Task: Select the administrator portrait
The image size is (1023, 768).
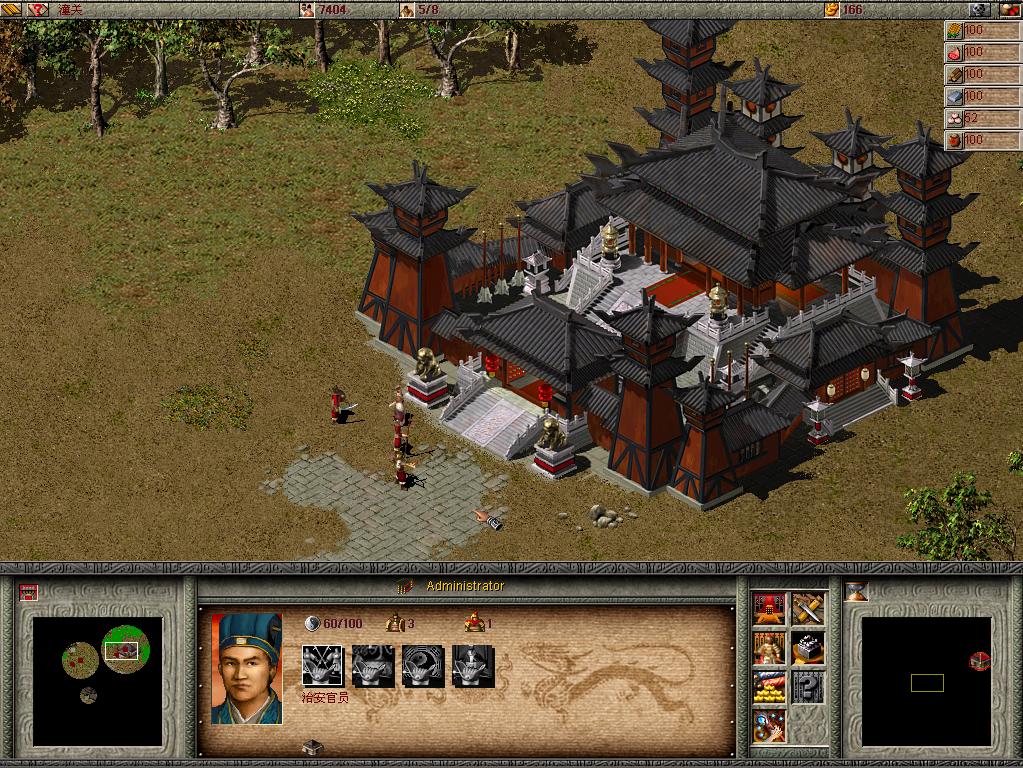Action: click(x=246, y=668)
